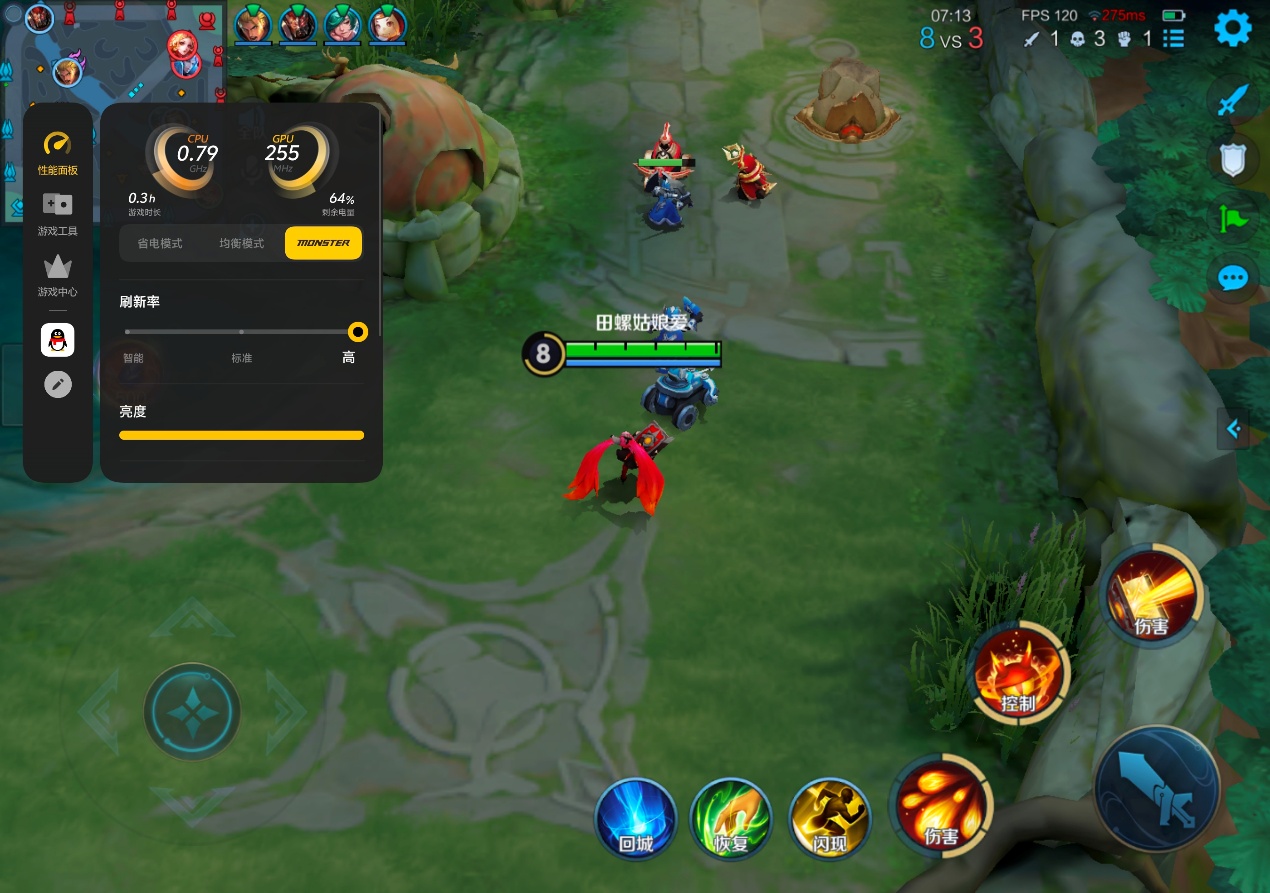
Task: Open the chat speech bubble
Action: click(x=1233, y=277)
